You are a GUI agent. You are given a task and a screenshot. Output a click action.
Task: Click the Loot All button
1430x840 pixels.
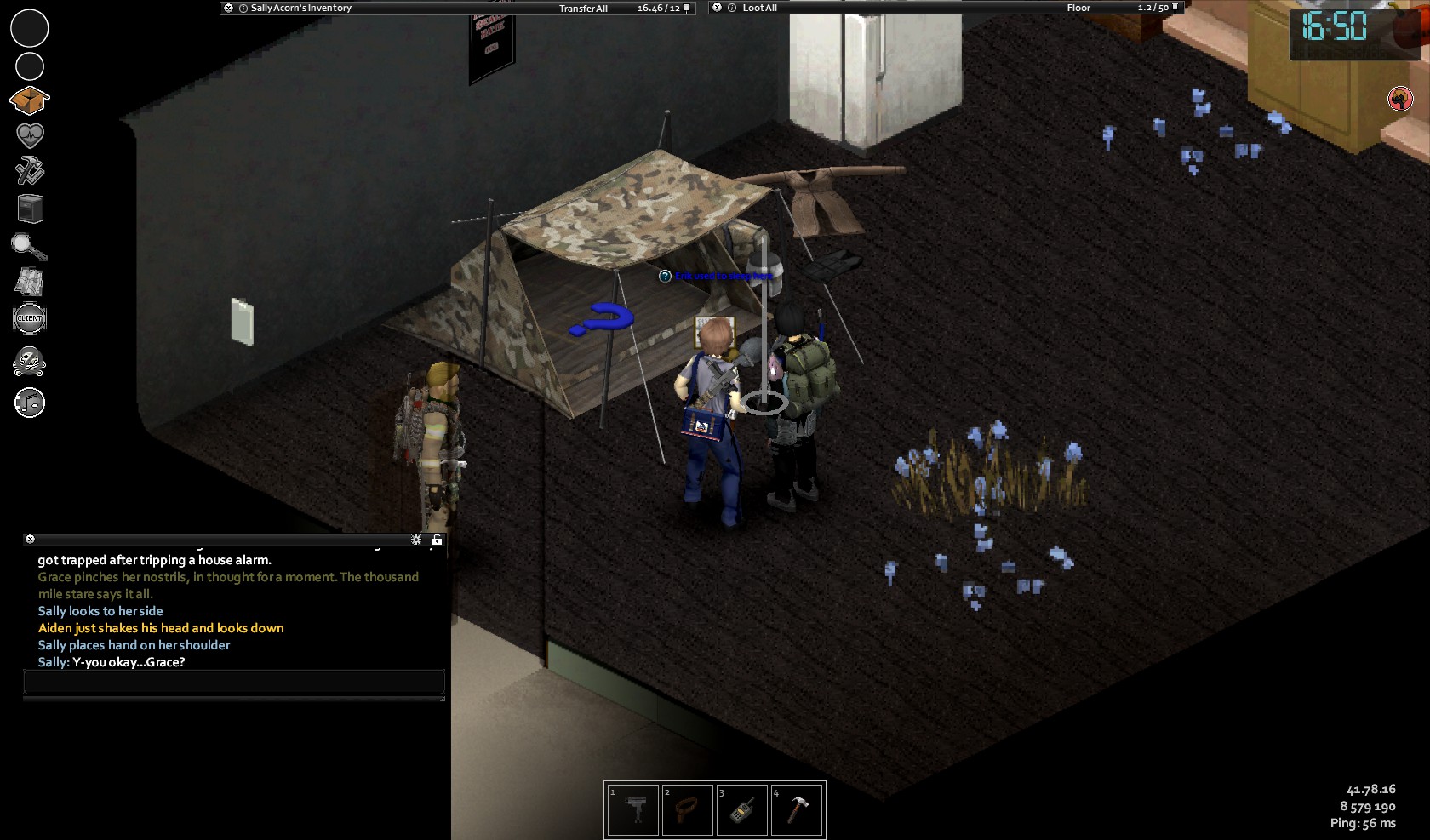point(759,9)
